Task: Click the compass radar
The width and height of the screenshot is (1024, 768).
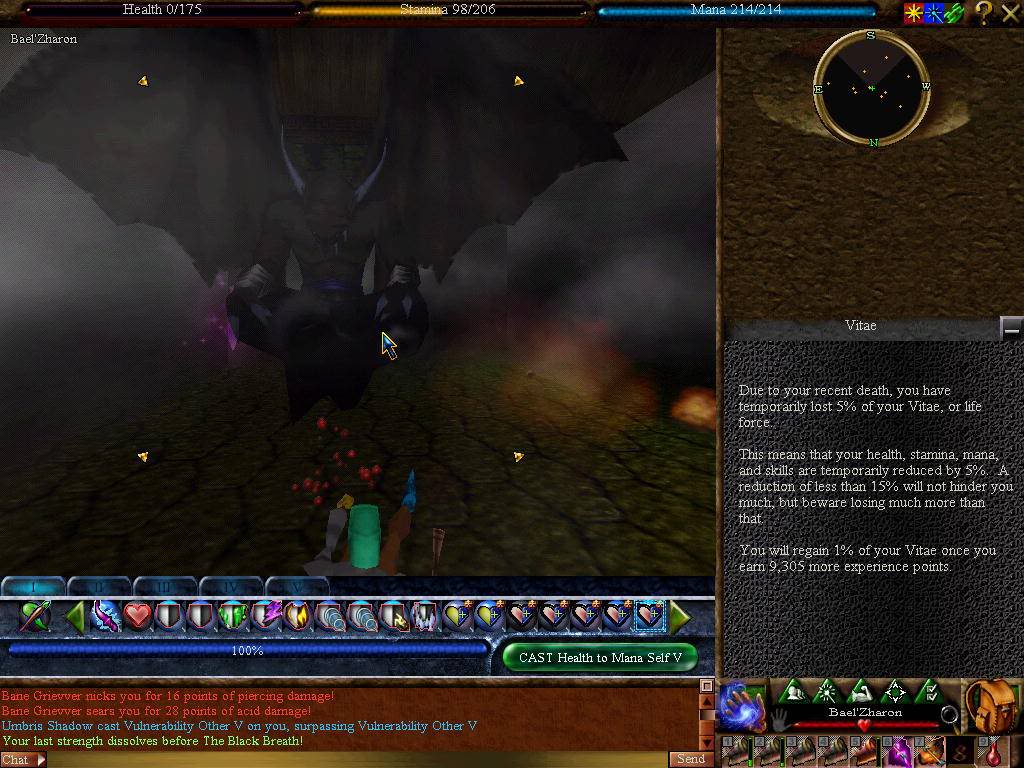Action: click(x=871, y=89)
